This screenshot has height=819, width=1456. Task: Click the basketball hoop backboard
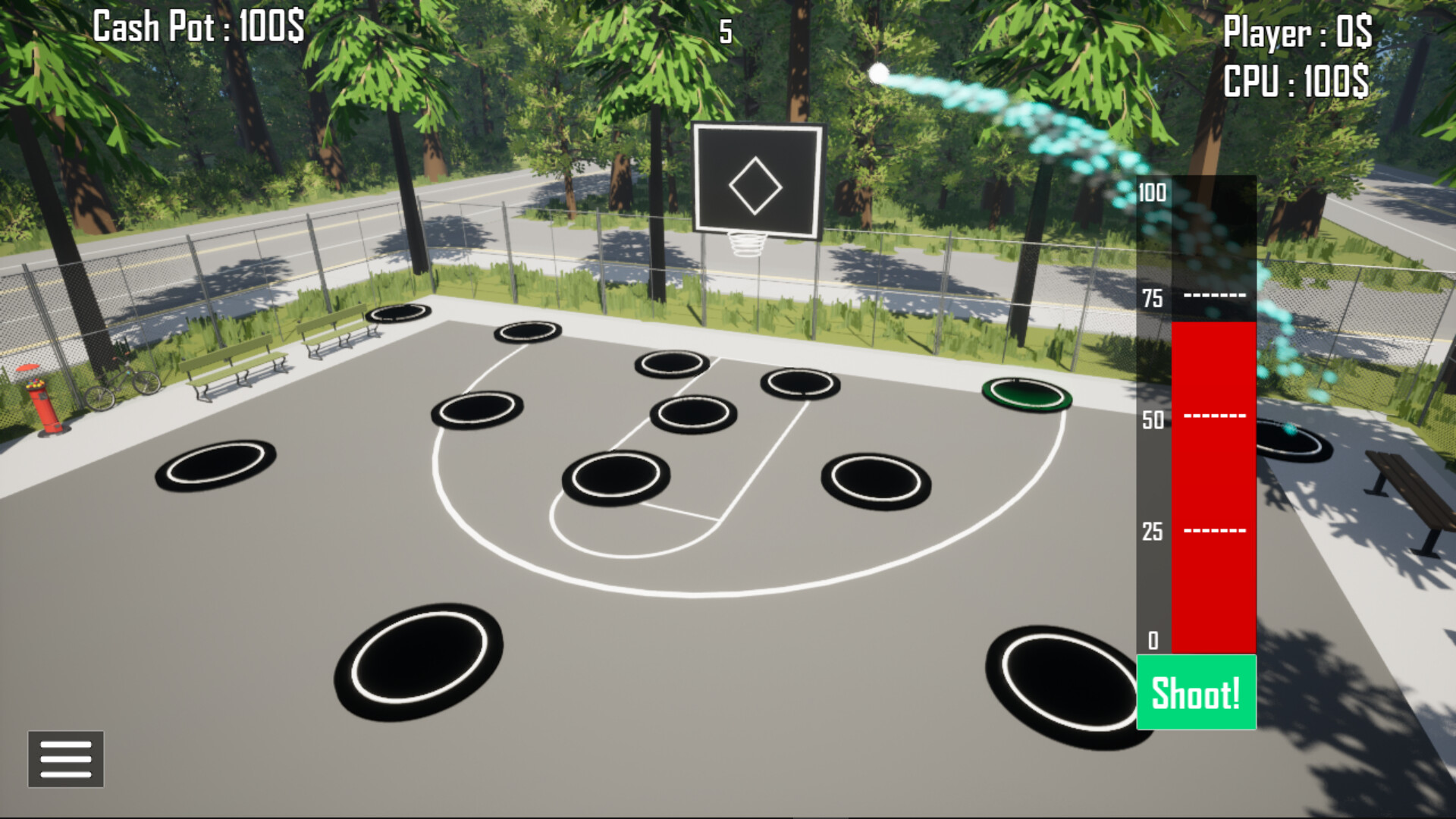(756, 180)
